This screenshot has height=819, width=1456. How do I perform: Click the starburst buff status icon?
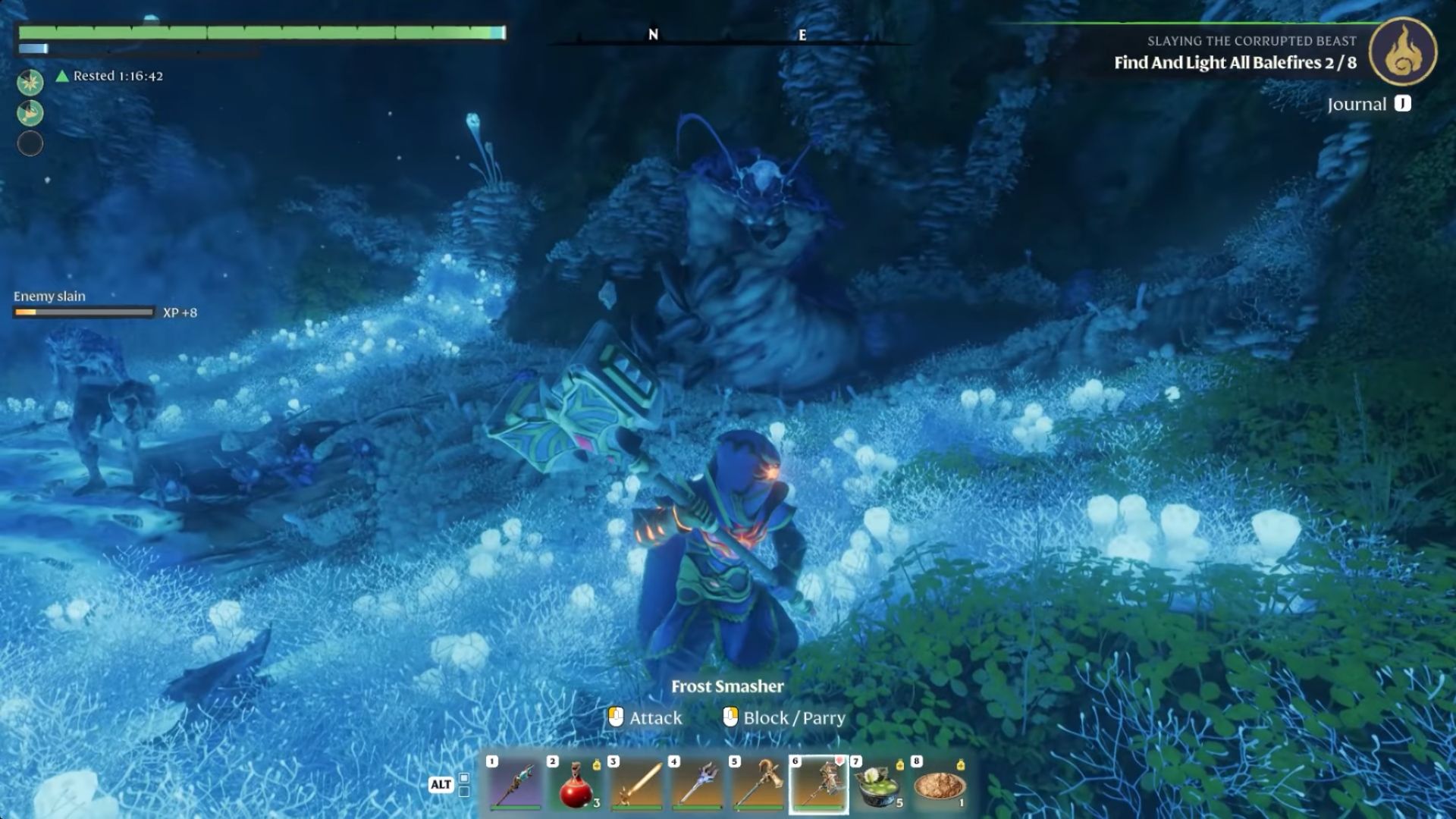click(x=30, y=82)
